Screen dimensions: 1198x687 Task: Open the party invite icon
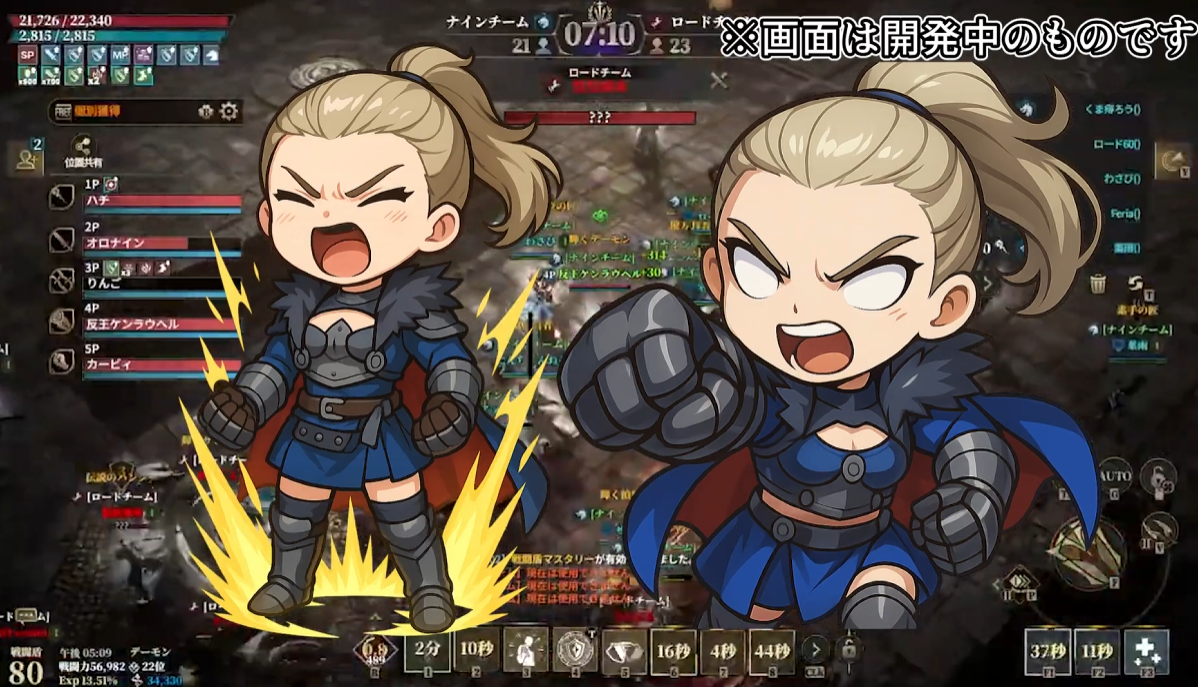coord(24,157)
